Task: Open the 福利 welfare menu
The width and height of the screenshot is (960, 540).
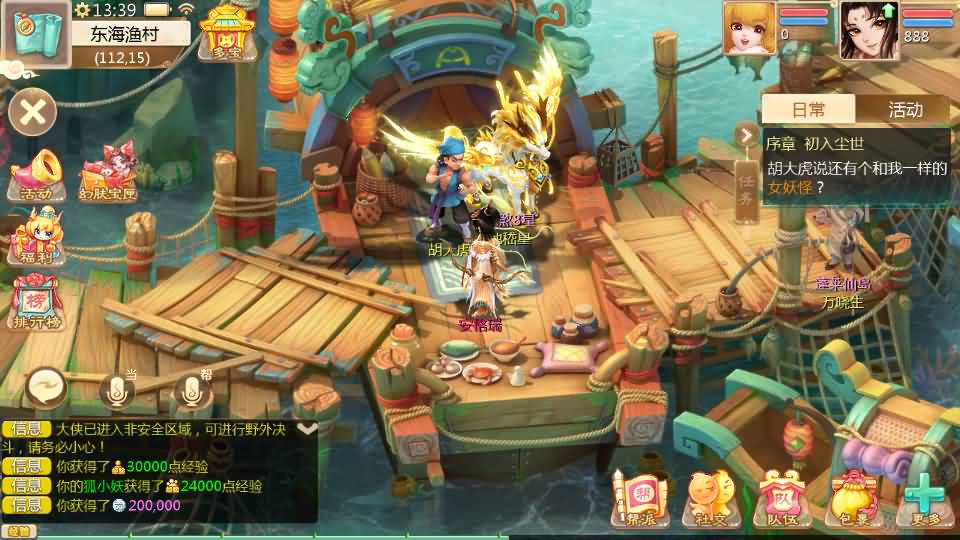Action: tap(36, 238)
